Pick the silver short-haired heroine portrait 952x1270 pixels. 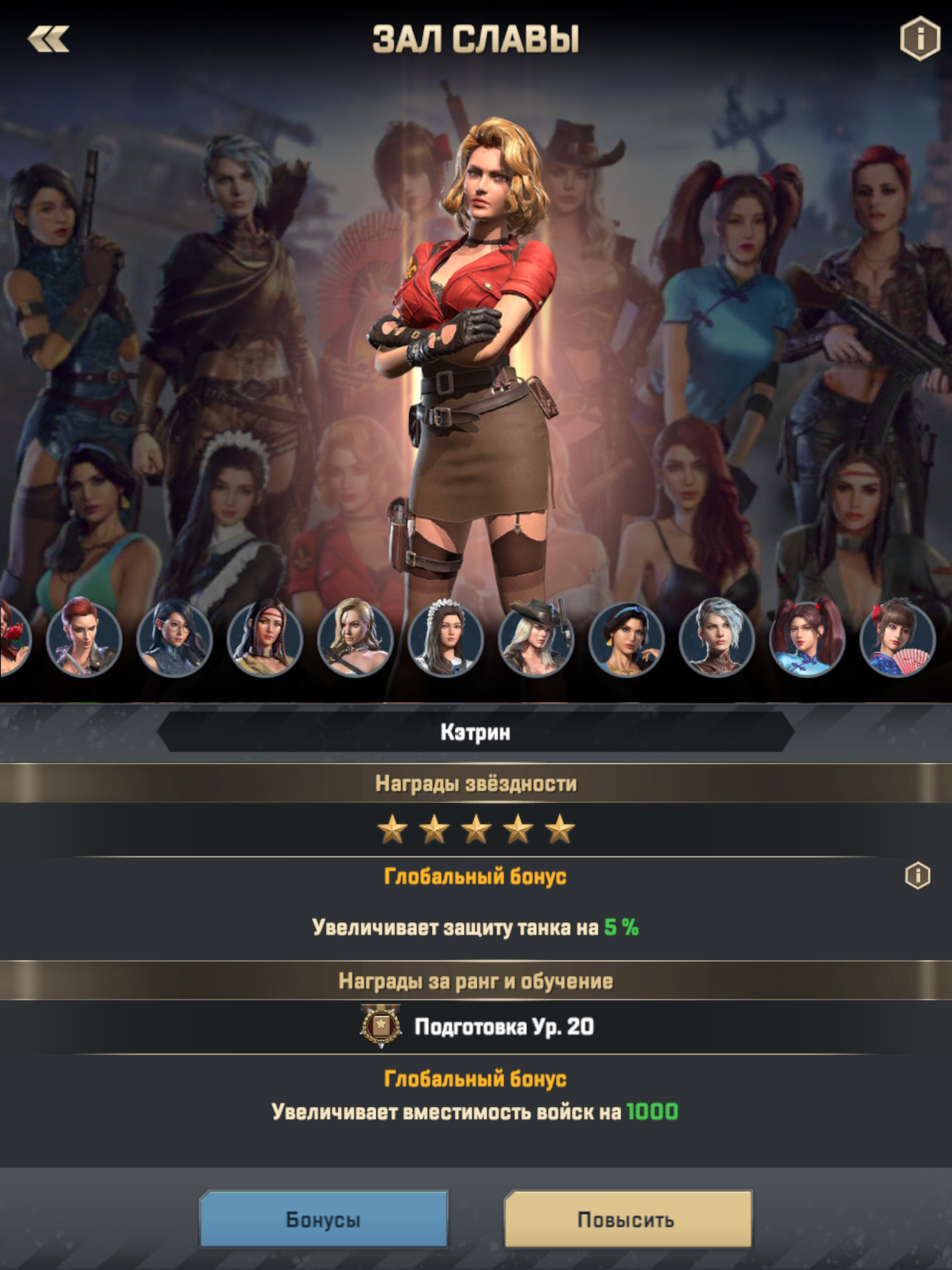(716, 637)
